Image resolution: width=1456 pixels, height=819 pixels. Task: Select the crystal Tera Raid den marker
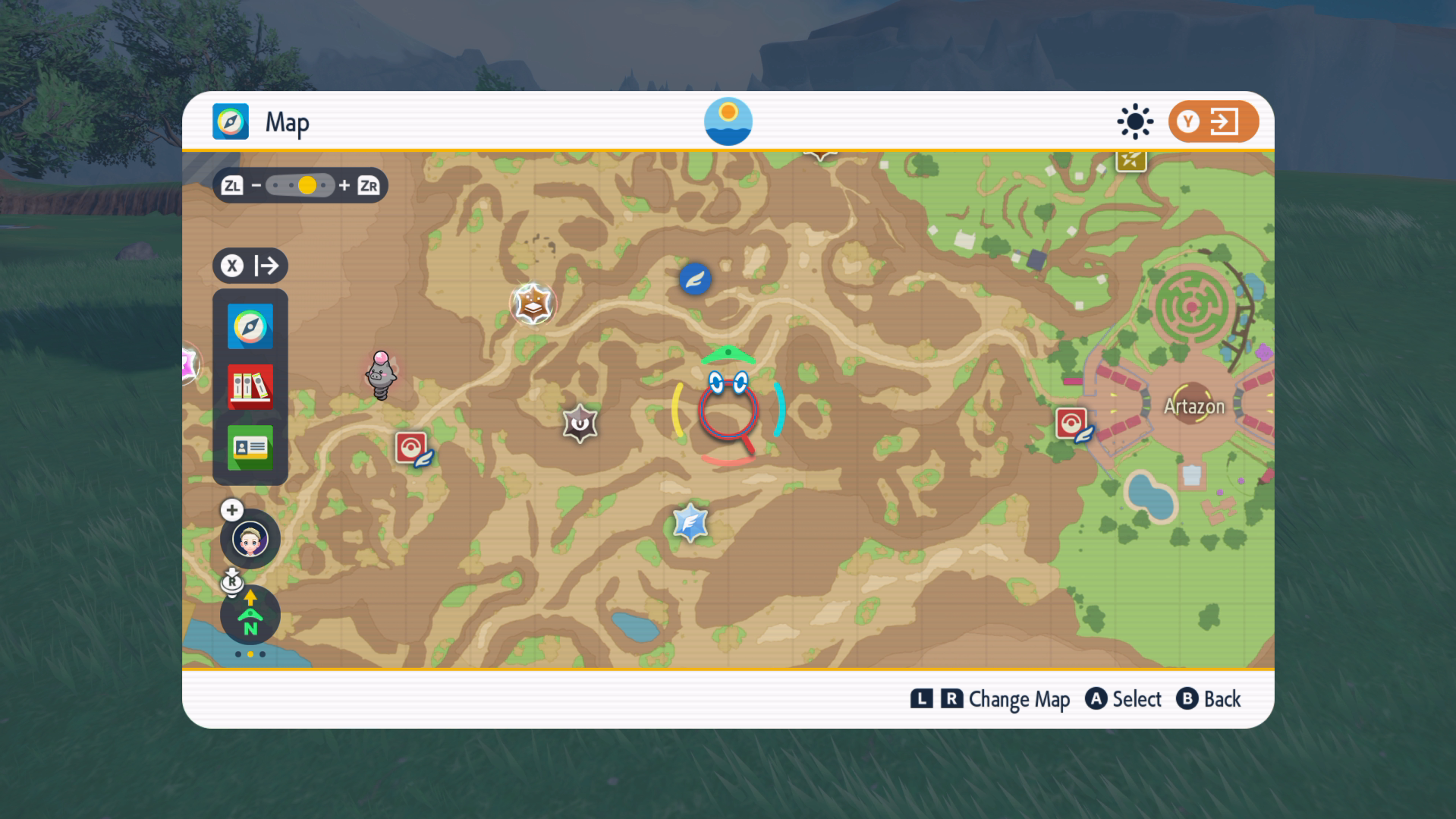690,523
